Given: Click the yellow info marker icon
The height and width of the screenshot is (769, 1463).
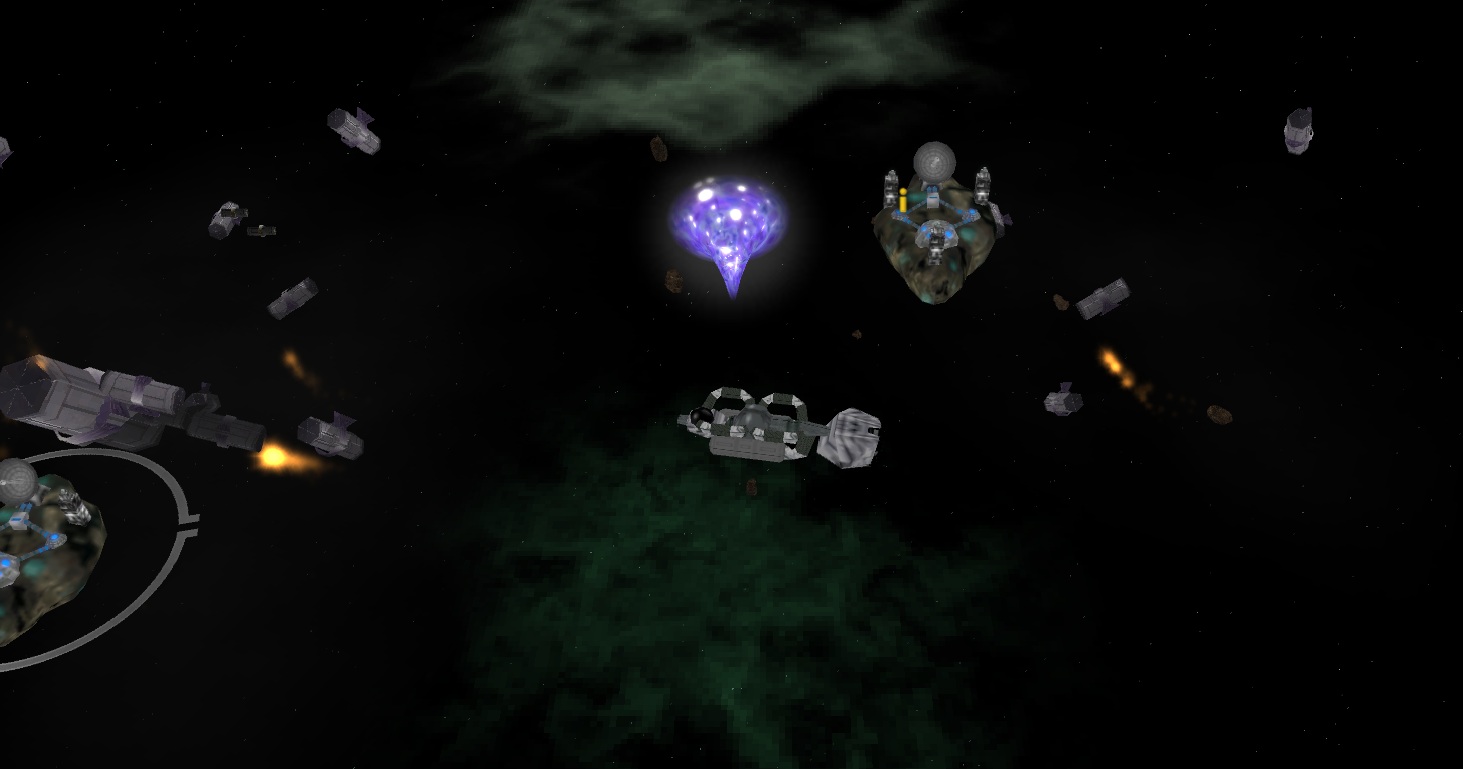Looking at the screenshot, I should [x=903, y=199].
